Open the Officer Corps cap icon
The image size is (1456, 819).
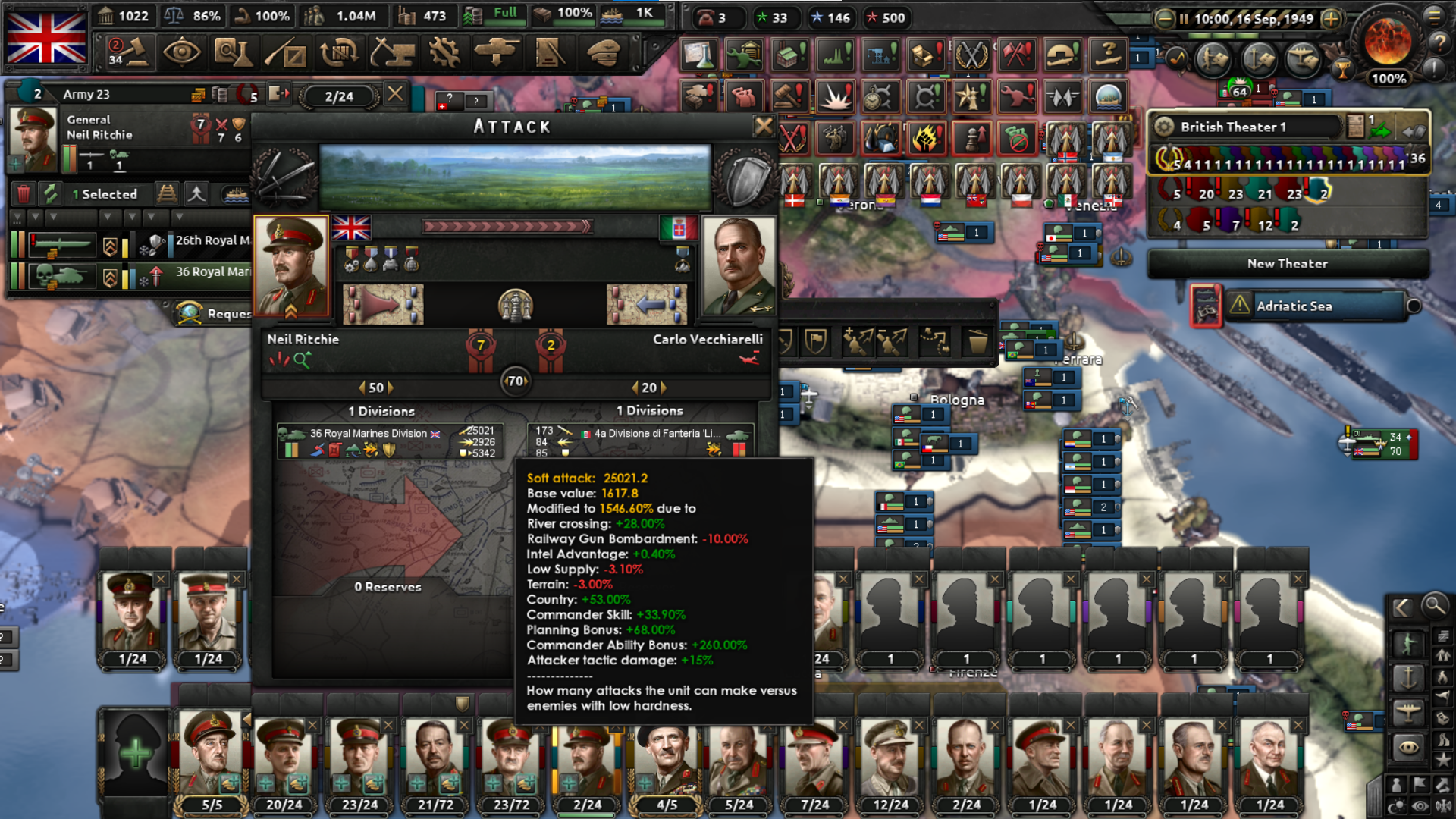[x=603, y=52]
